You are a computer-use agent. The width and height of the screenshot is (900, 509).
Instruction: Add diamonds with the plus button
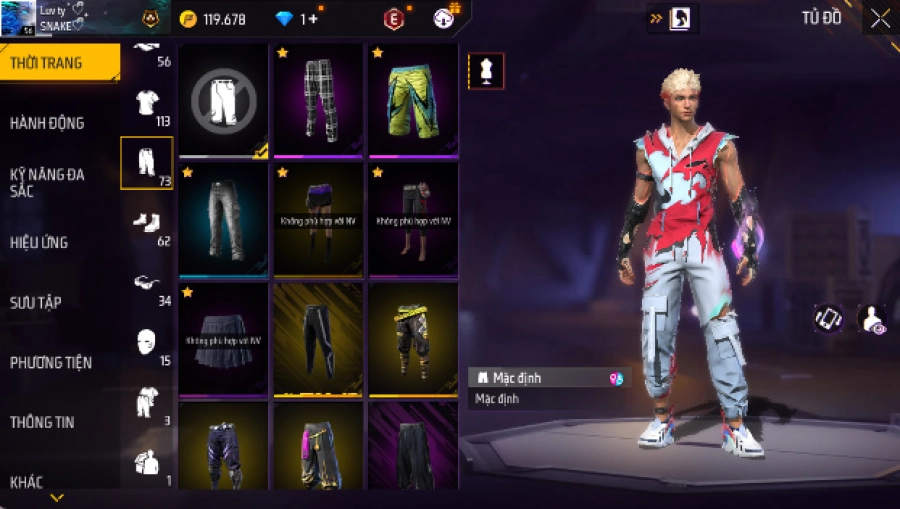coord(316,19)
